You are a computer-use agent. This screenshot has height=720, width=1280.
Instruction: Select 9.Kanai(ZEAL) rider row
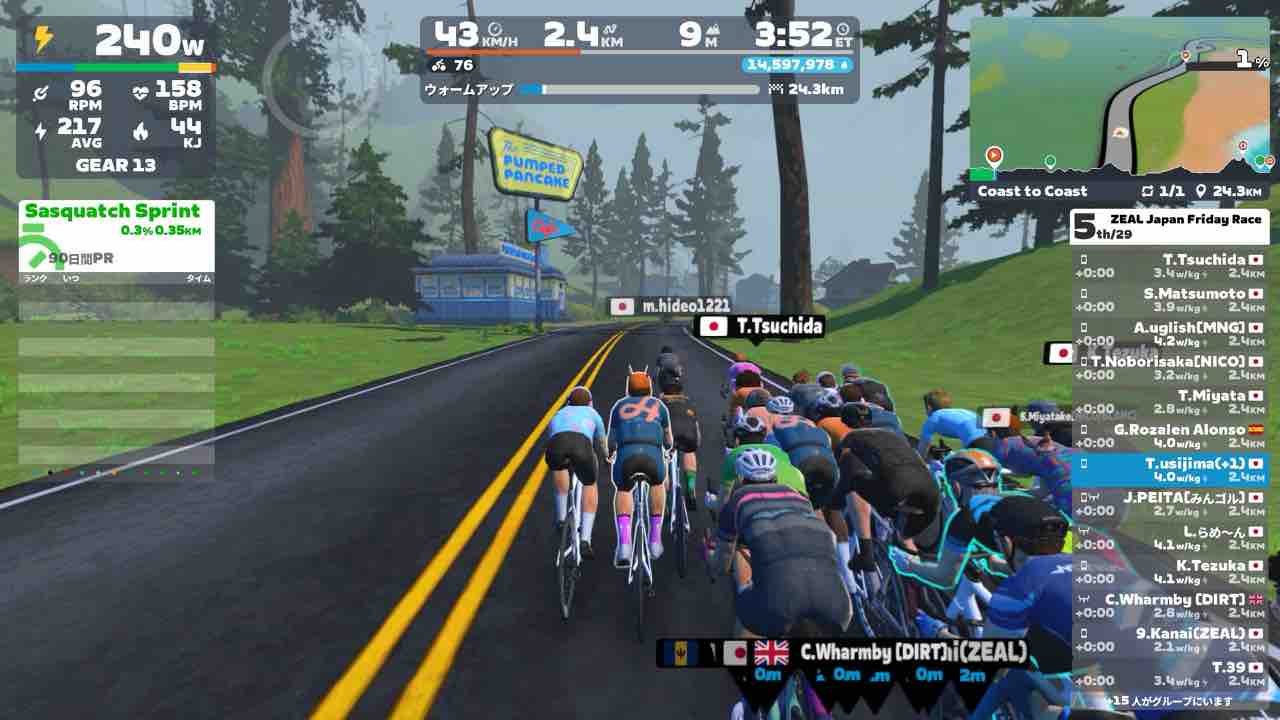click(1170, 640)
